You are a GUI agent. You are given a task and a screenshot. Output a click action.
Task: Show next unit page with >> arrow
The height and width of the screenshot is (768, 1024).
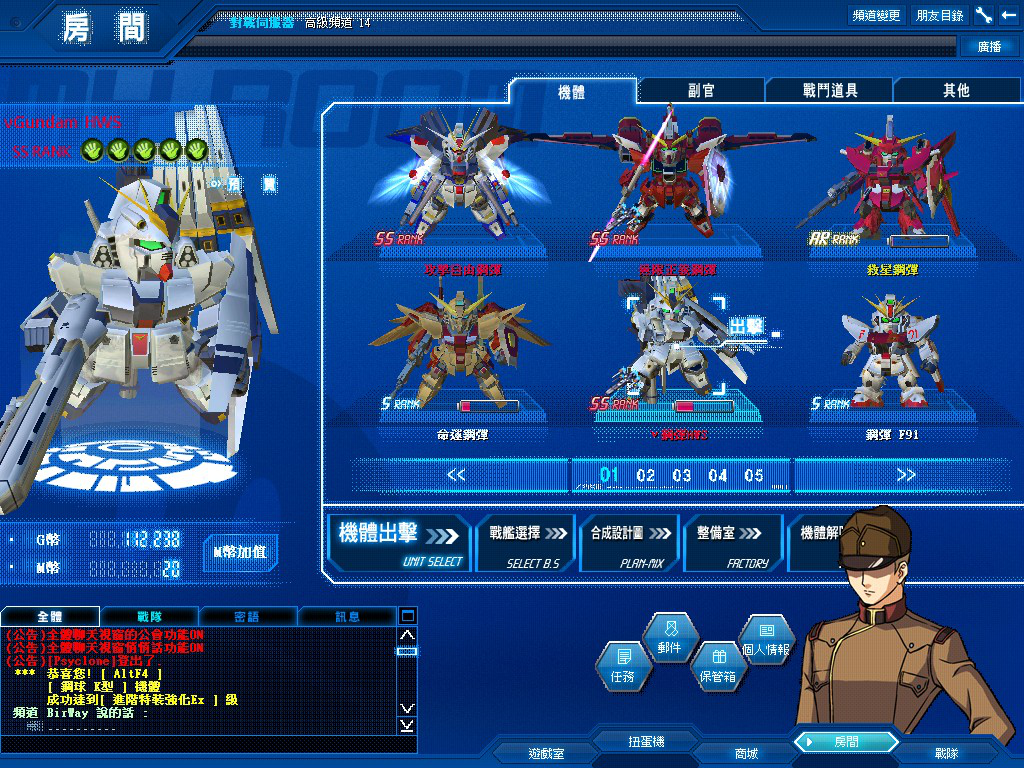pos(906,475)
